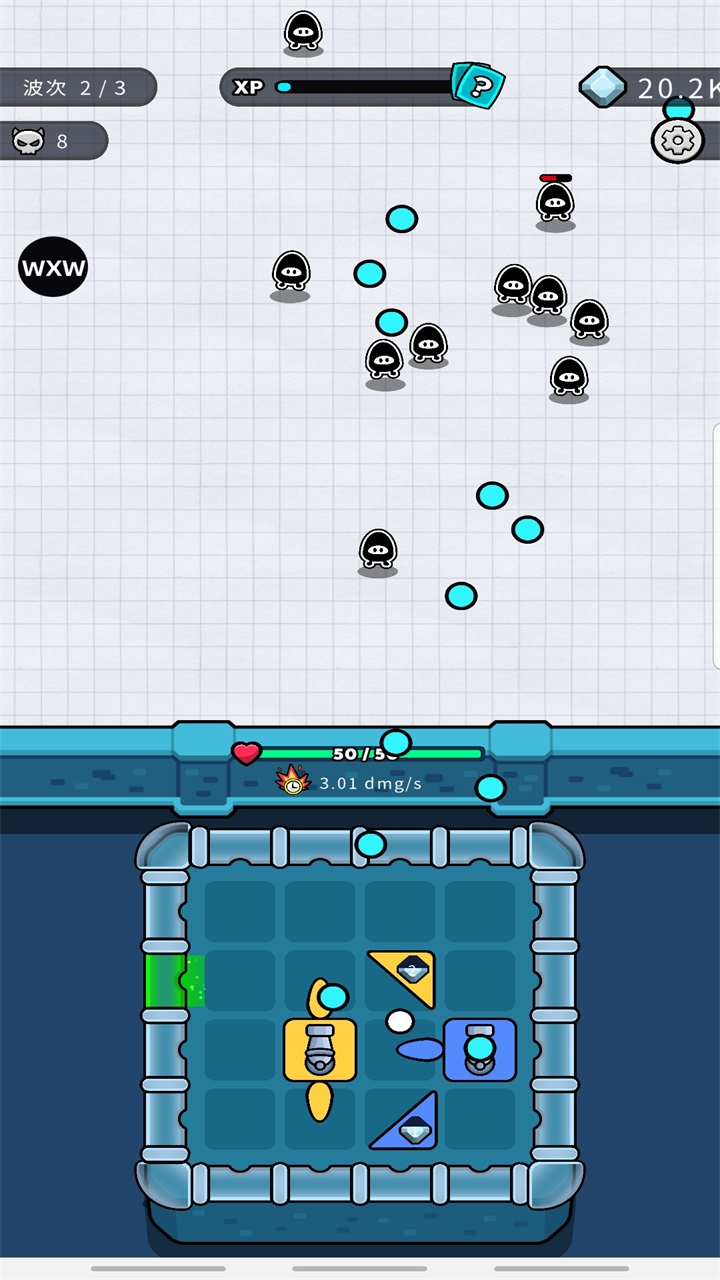Select the yellow cannon turret tile
This screenshot has width=720, height=1280.
(320, 1050)
